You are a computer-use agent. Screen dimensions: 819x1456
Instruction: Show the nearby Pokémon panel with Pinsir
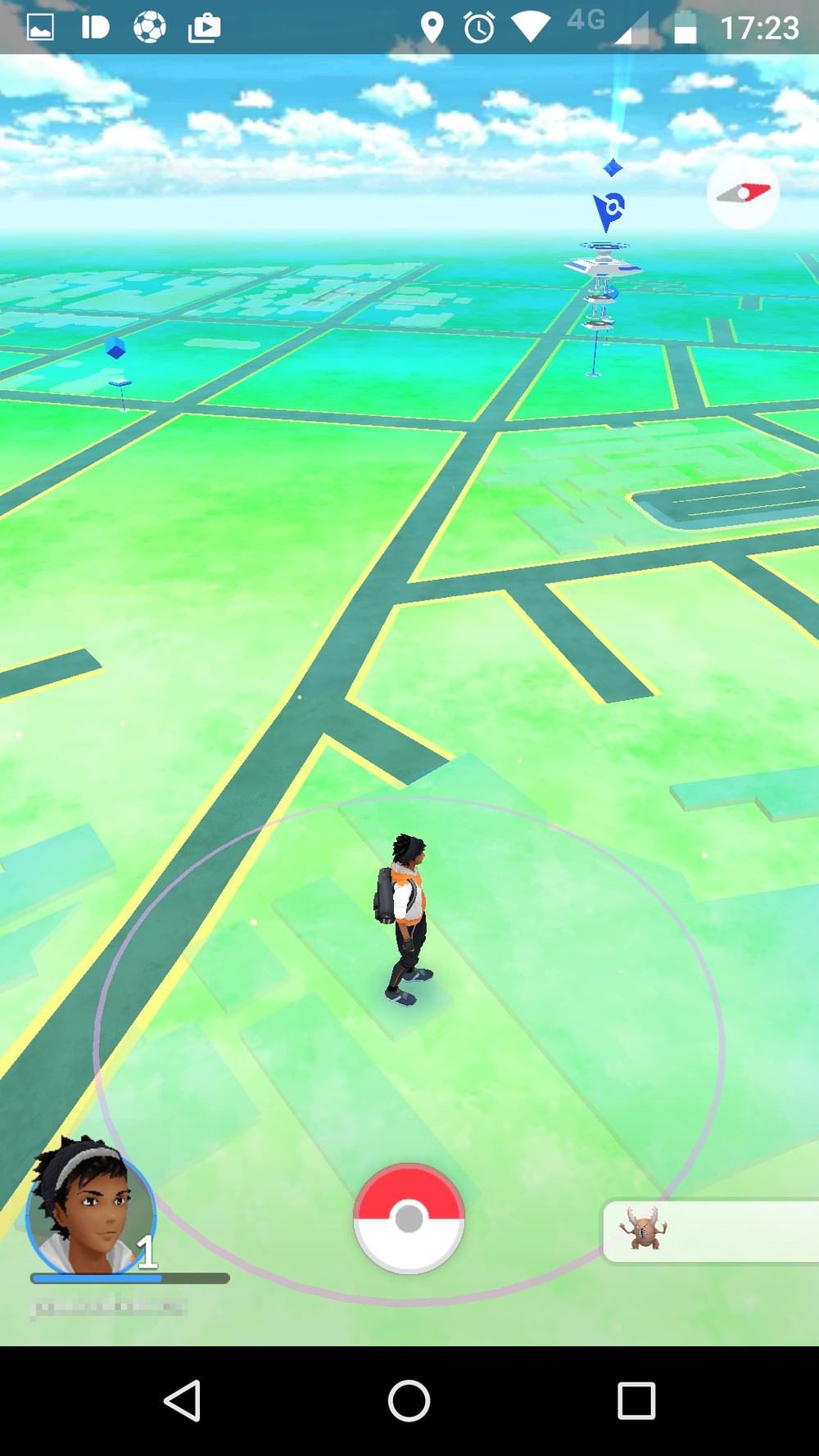click(709, 1231)
